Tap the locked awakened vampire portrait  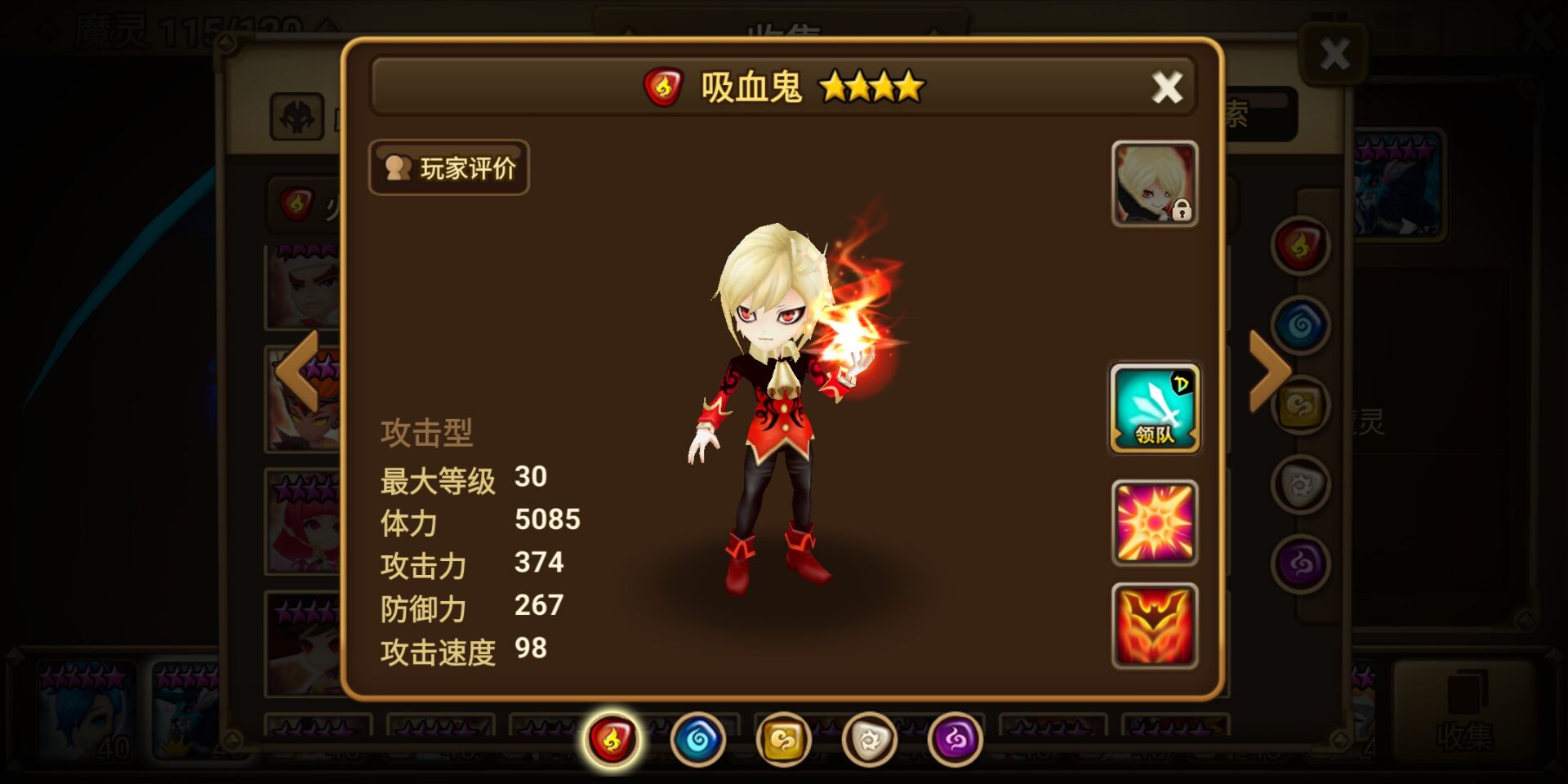coord(1155,184)
